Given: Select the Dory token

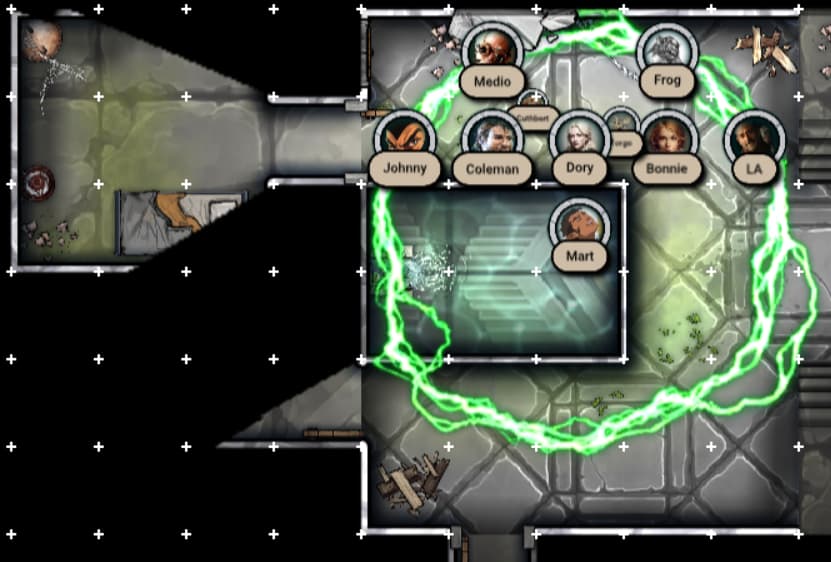Looking at the screenshot, I should coord(579,136).
